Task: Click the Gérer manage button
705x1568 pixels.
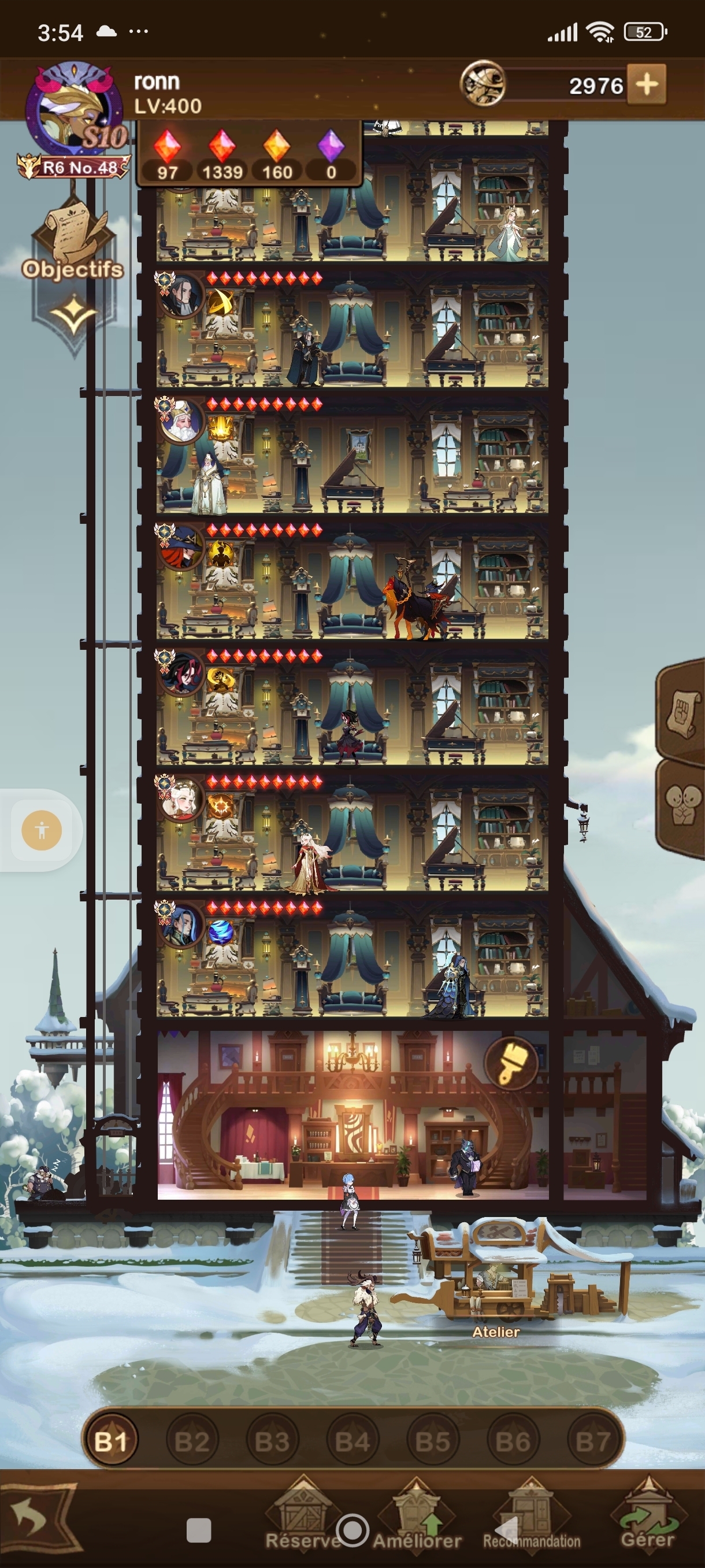Action: tap(647, 1515)
